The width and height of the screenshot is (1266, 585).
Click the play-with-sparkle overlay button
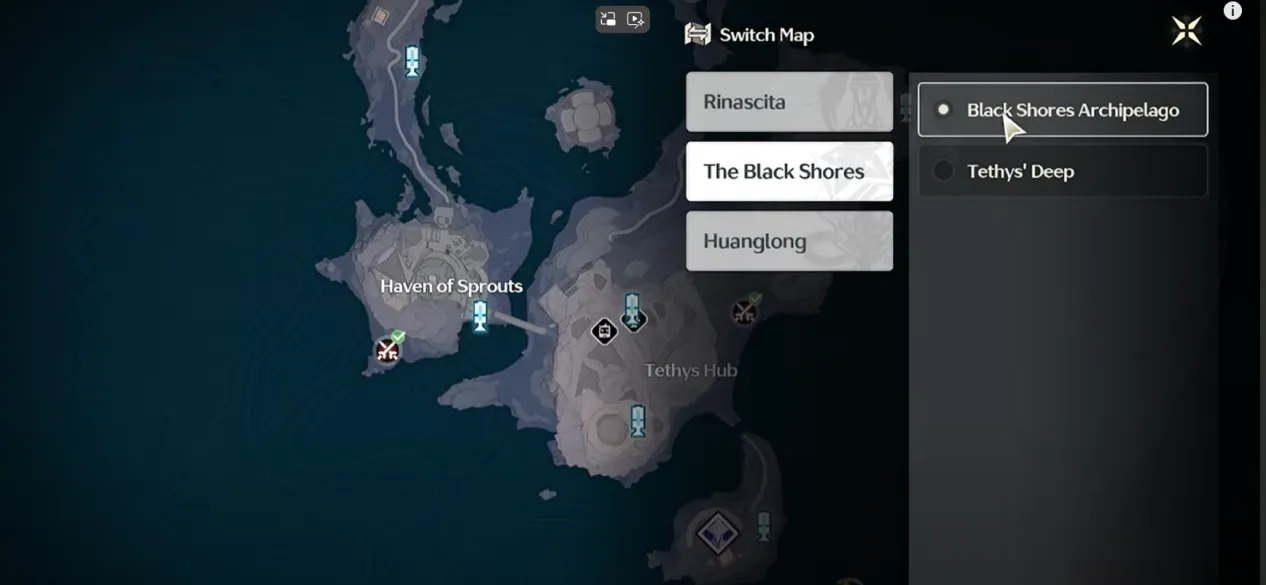[636, 19]
